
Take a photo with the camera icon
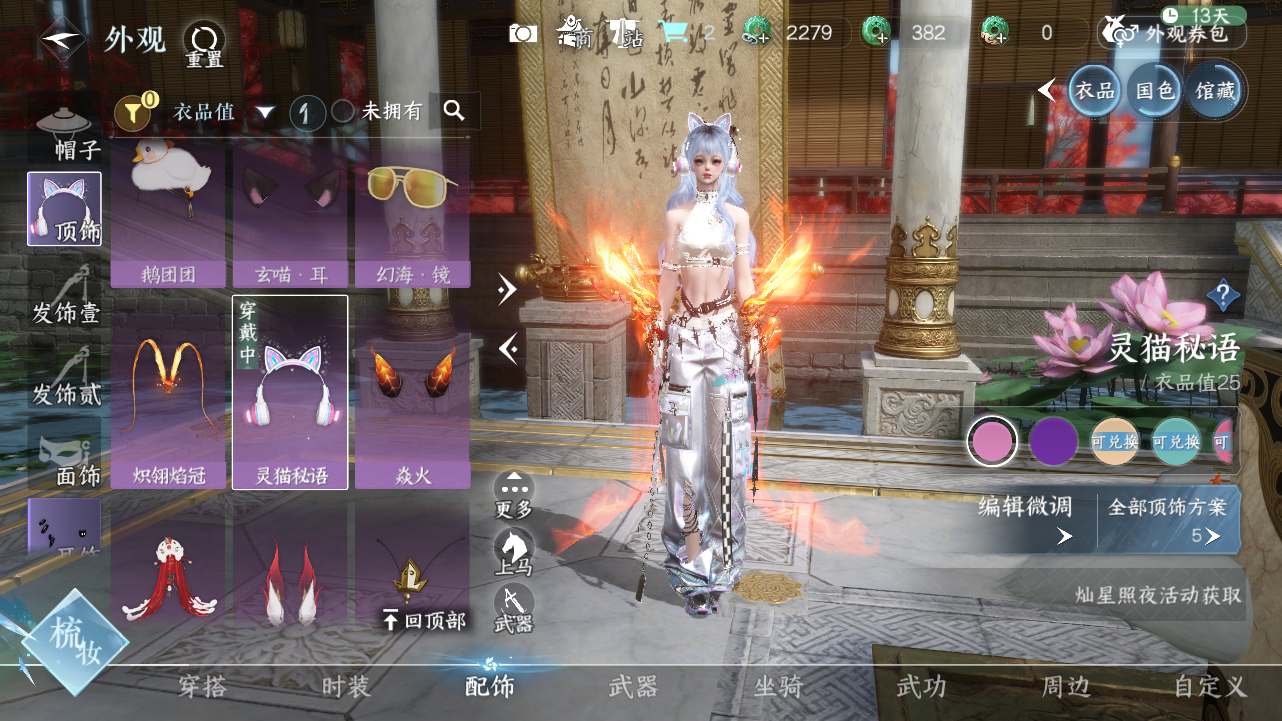point(523,33)
